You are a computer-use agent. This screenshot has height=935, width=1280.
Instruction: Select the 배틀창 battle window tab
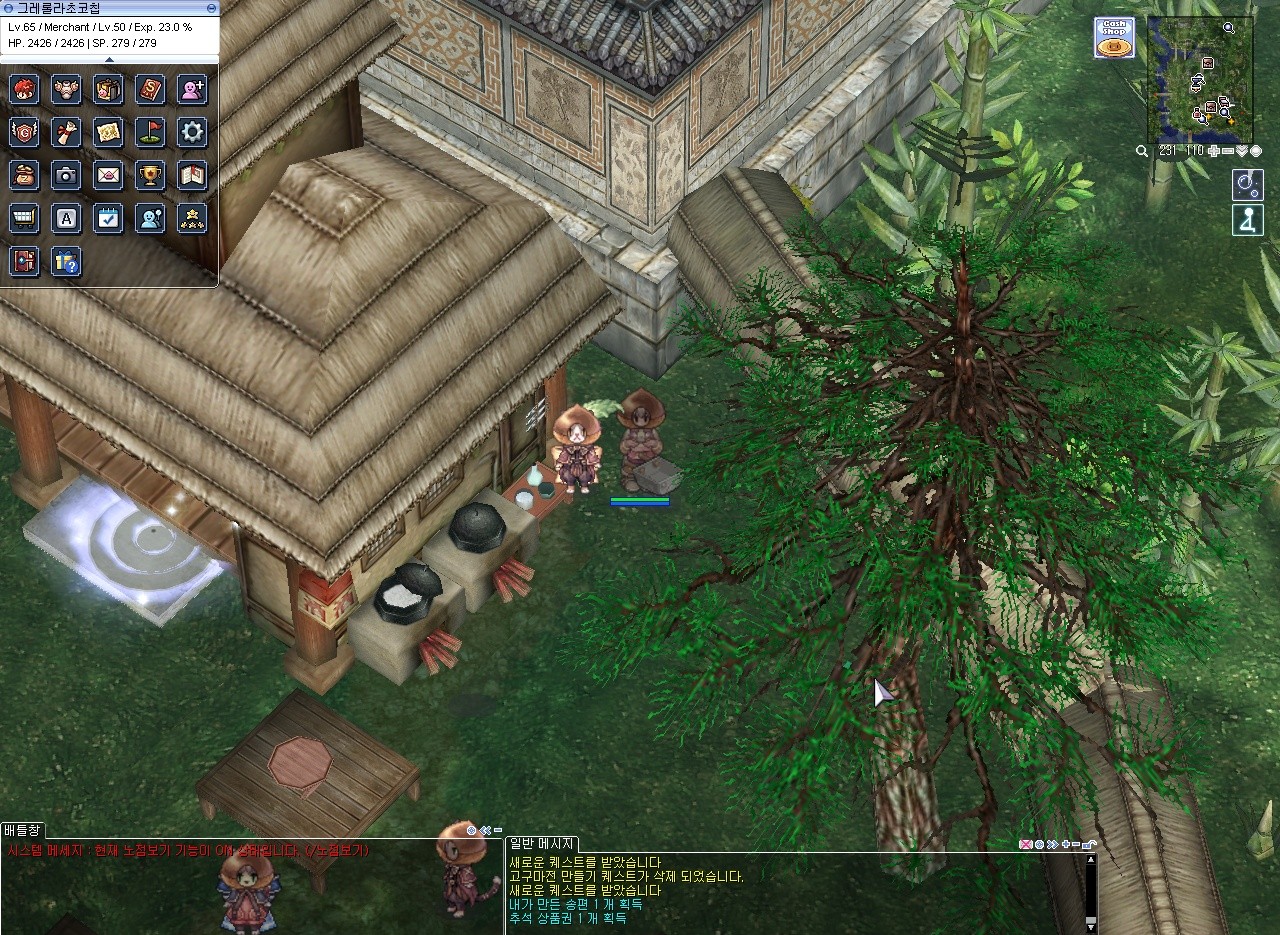point(22,830)
